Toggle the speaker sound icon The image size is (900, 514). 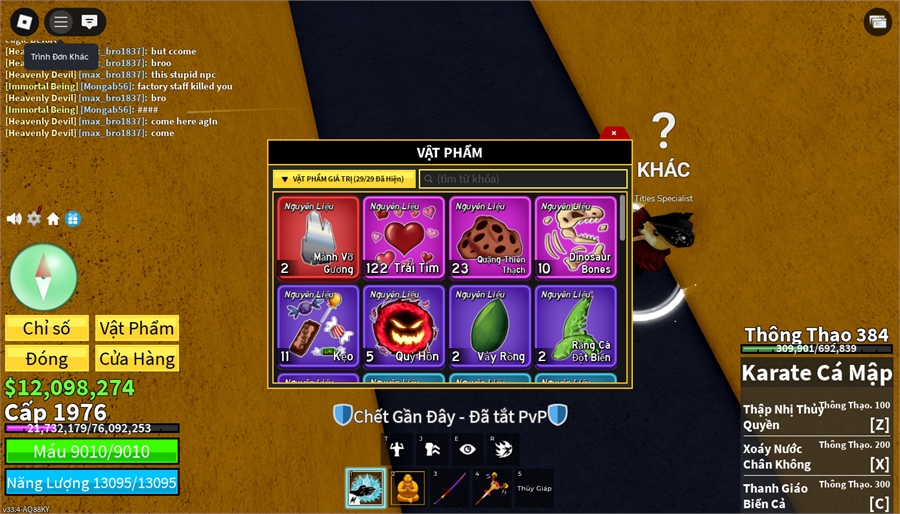(x=14, y=219)
